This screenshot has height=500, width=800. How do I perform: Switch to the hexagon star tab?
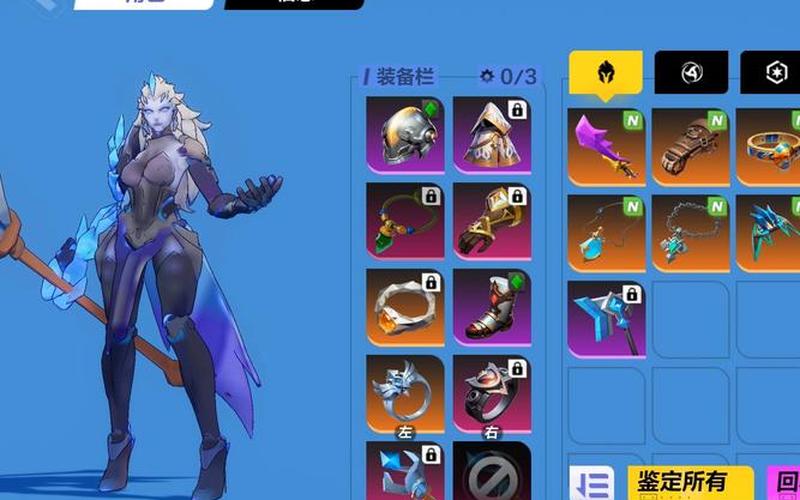771,73
